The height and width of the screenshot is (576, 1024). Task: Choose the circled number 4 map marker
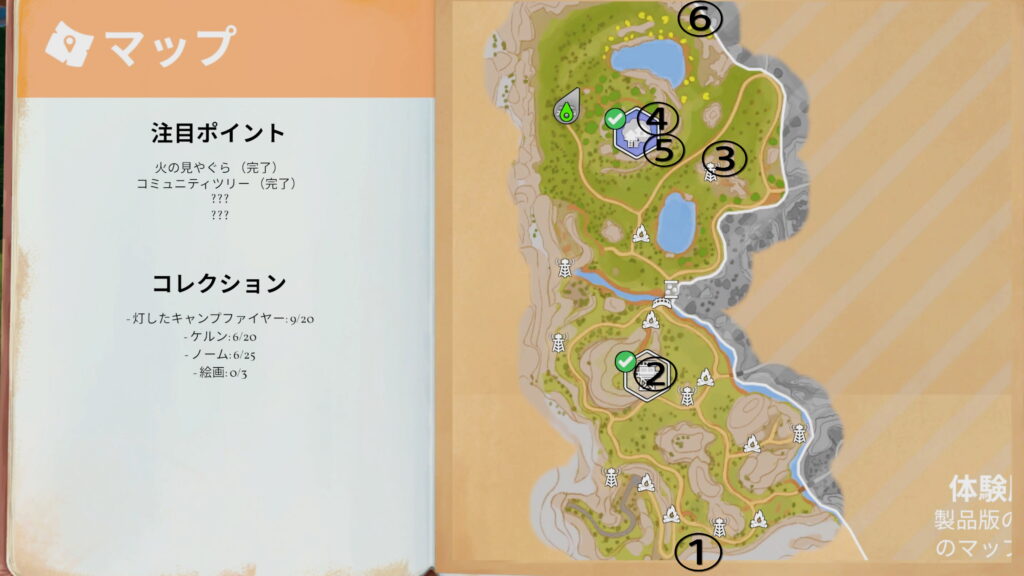point(656,119)
